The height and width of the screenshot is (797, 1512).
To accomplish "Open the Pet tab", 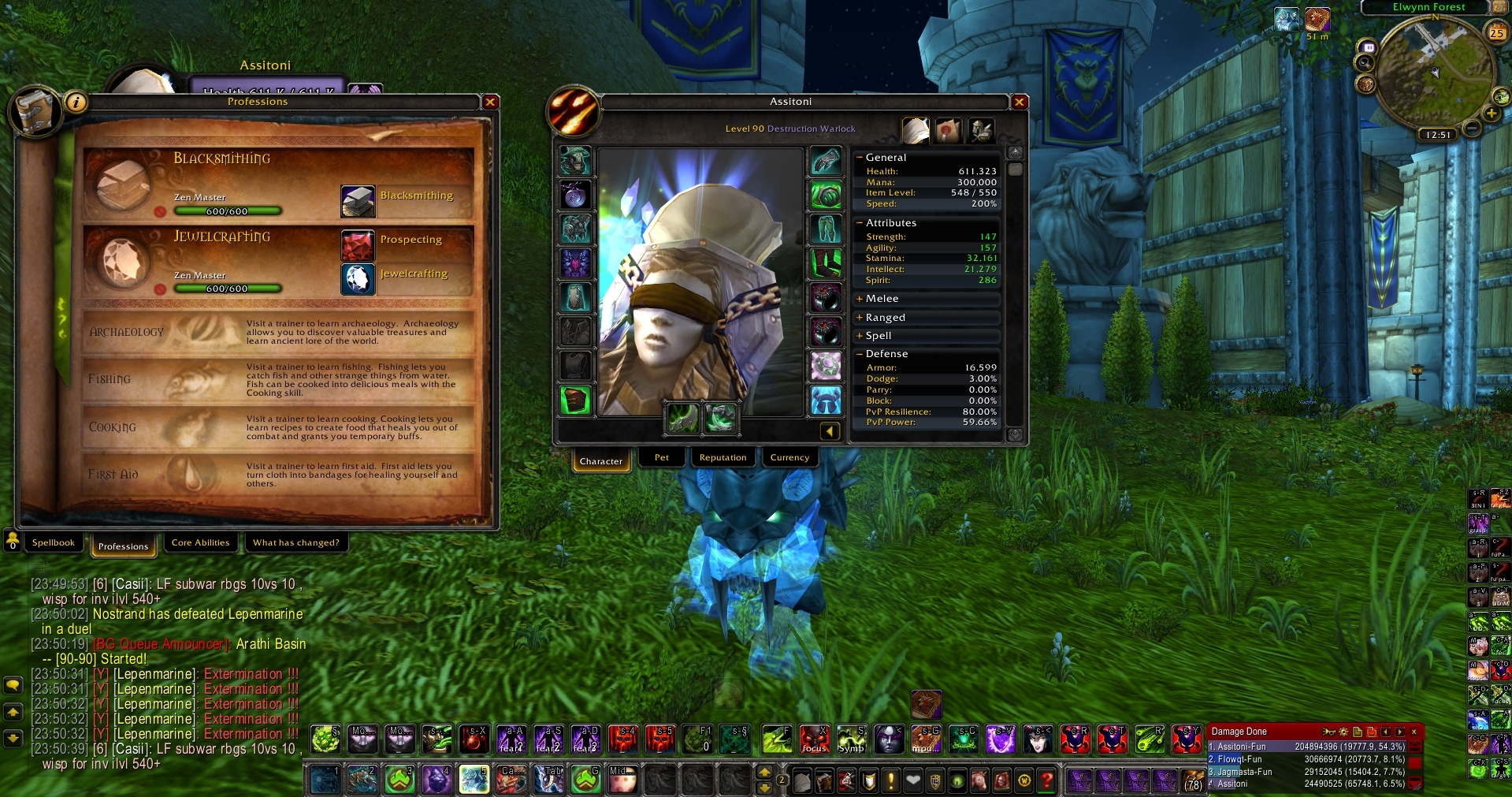I will [661, 458].
